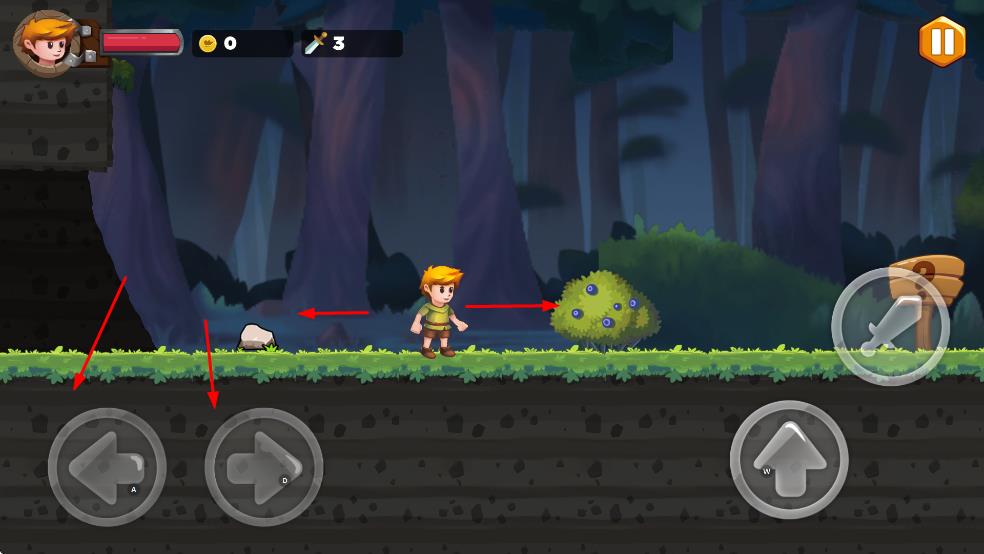The image size is (984, 554).
Task: Activate the sword attack button
Action: [x=889, y=326]
